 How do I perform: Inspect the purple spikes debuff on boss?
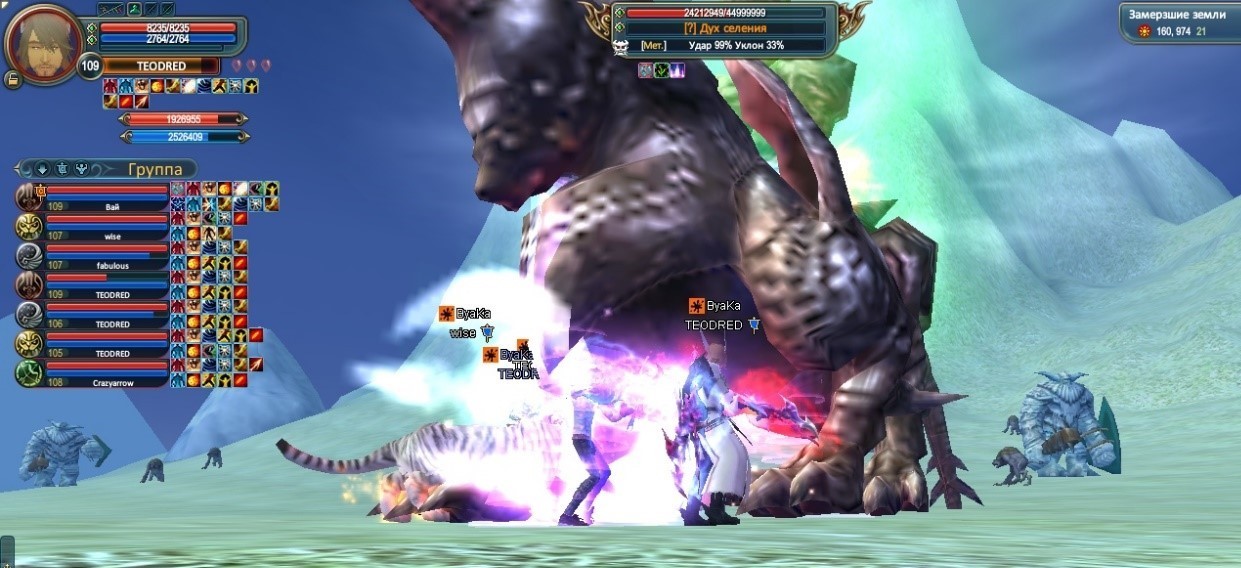tap(676, 70)
